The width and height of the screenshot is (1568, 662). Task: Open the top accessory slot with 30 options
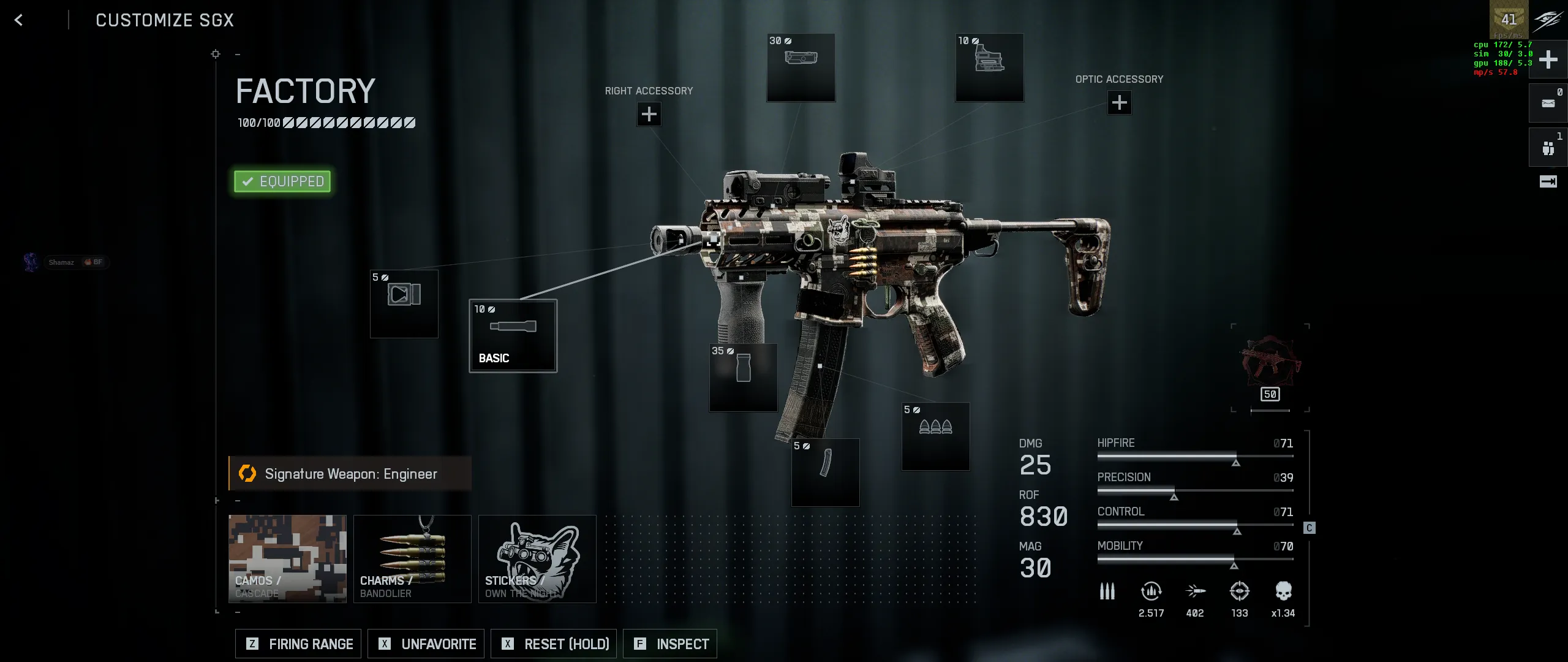(801, 69)
